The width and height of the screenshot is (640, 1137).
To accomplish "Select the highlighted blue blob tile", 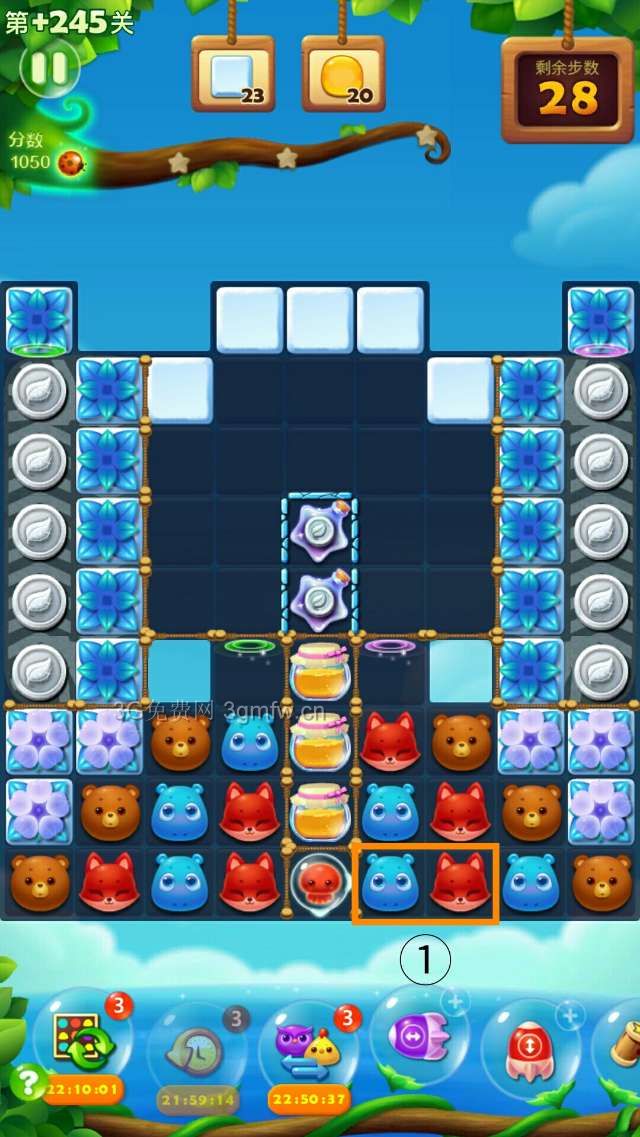I will point(389,883).
